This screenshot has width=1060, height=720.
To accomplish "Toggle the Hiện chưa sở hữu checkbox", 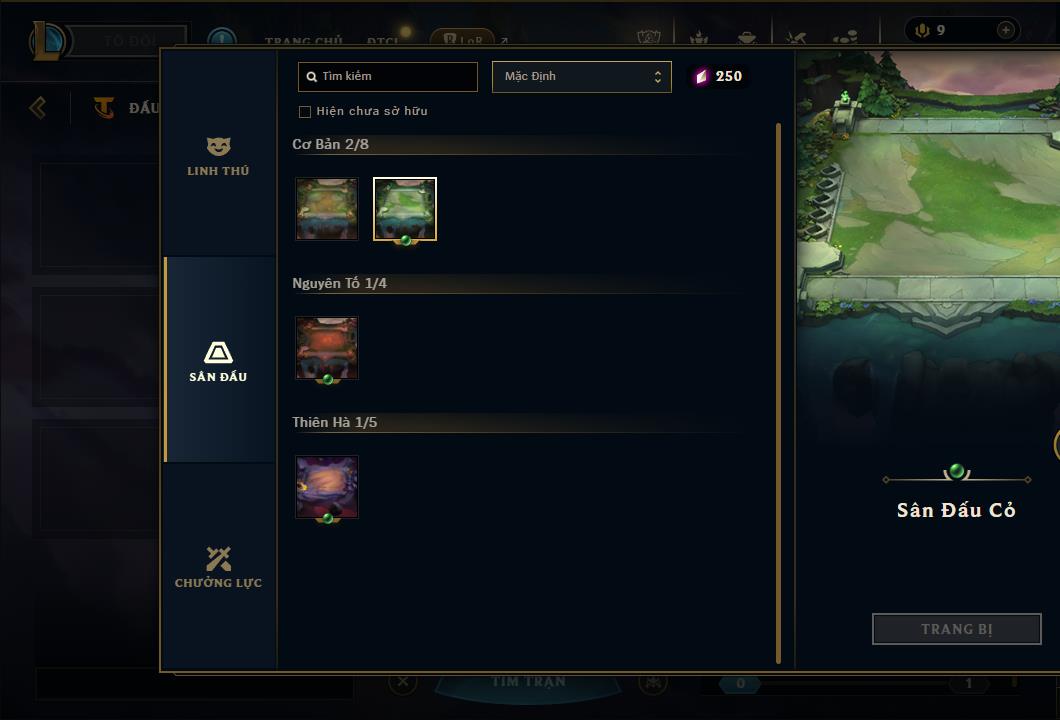I will point(305,112).
